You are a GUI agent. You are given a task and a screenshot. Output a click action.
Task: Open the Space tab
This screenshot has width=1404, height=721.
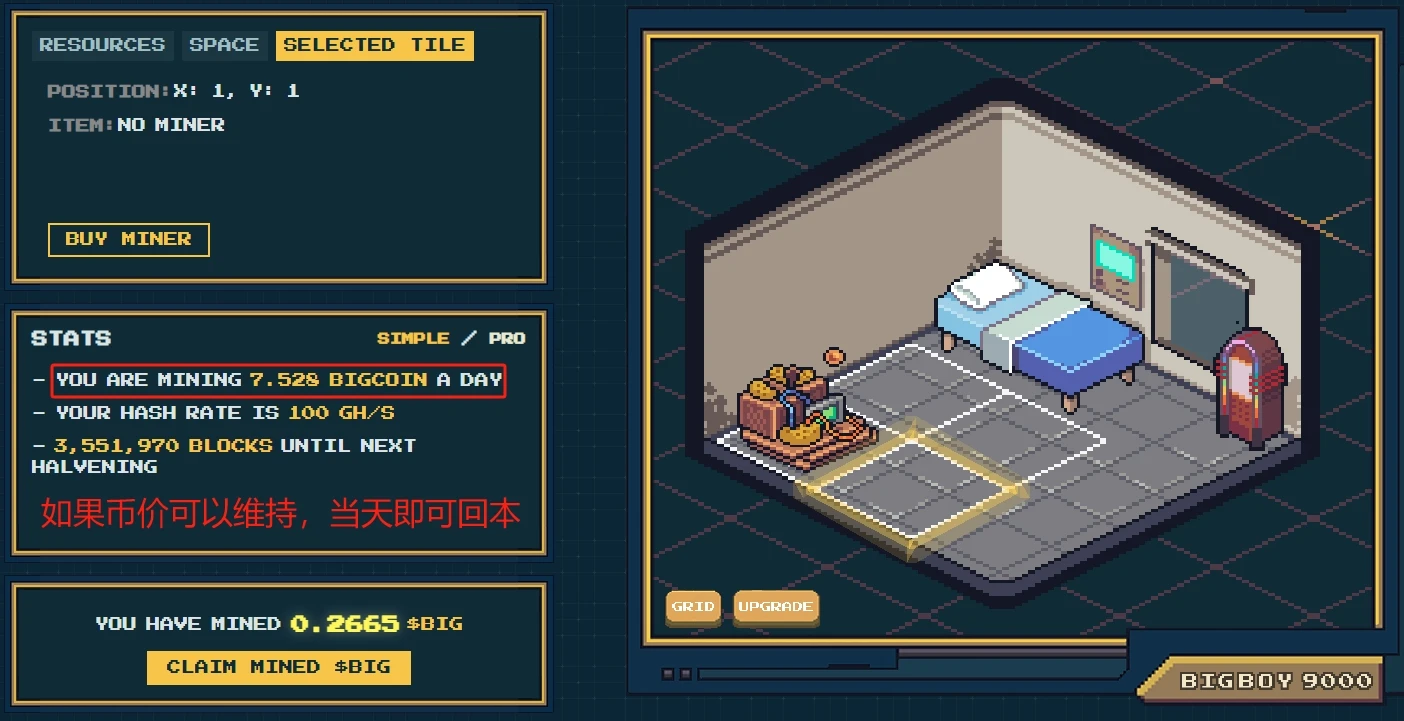coord(224,45)
